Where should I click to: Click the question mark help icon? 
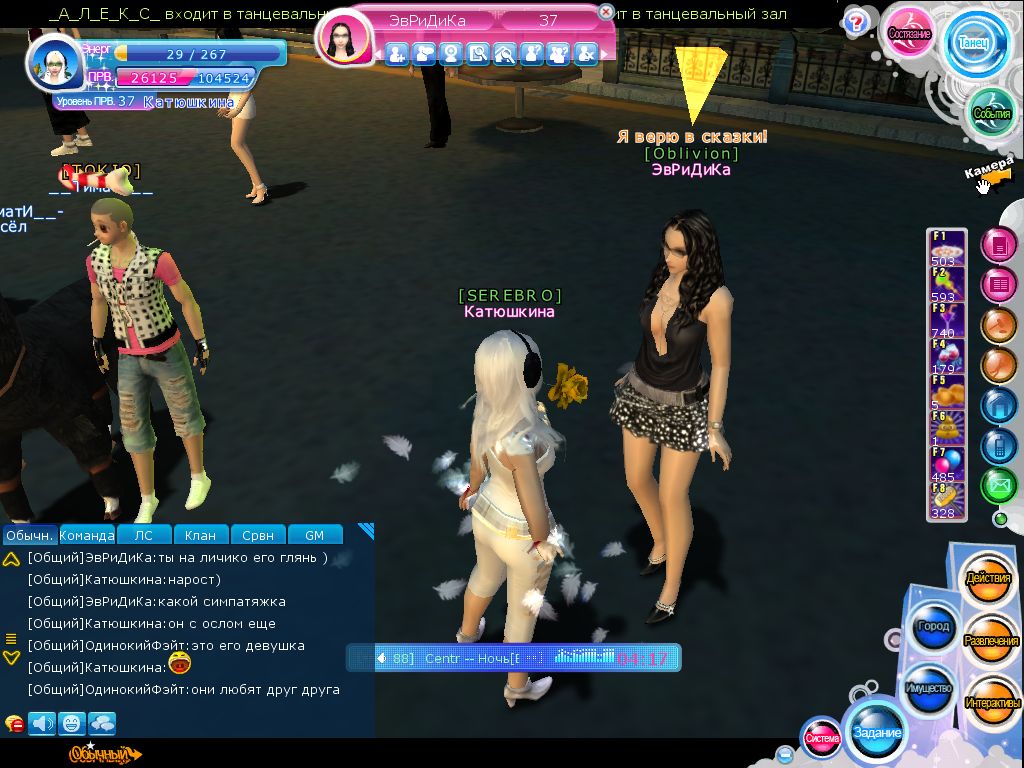pyautogui.click(x=855, y=22)
